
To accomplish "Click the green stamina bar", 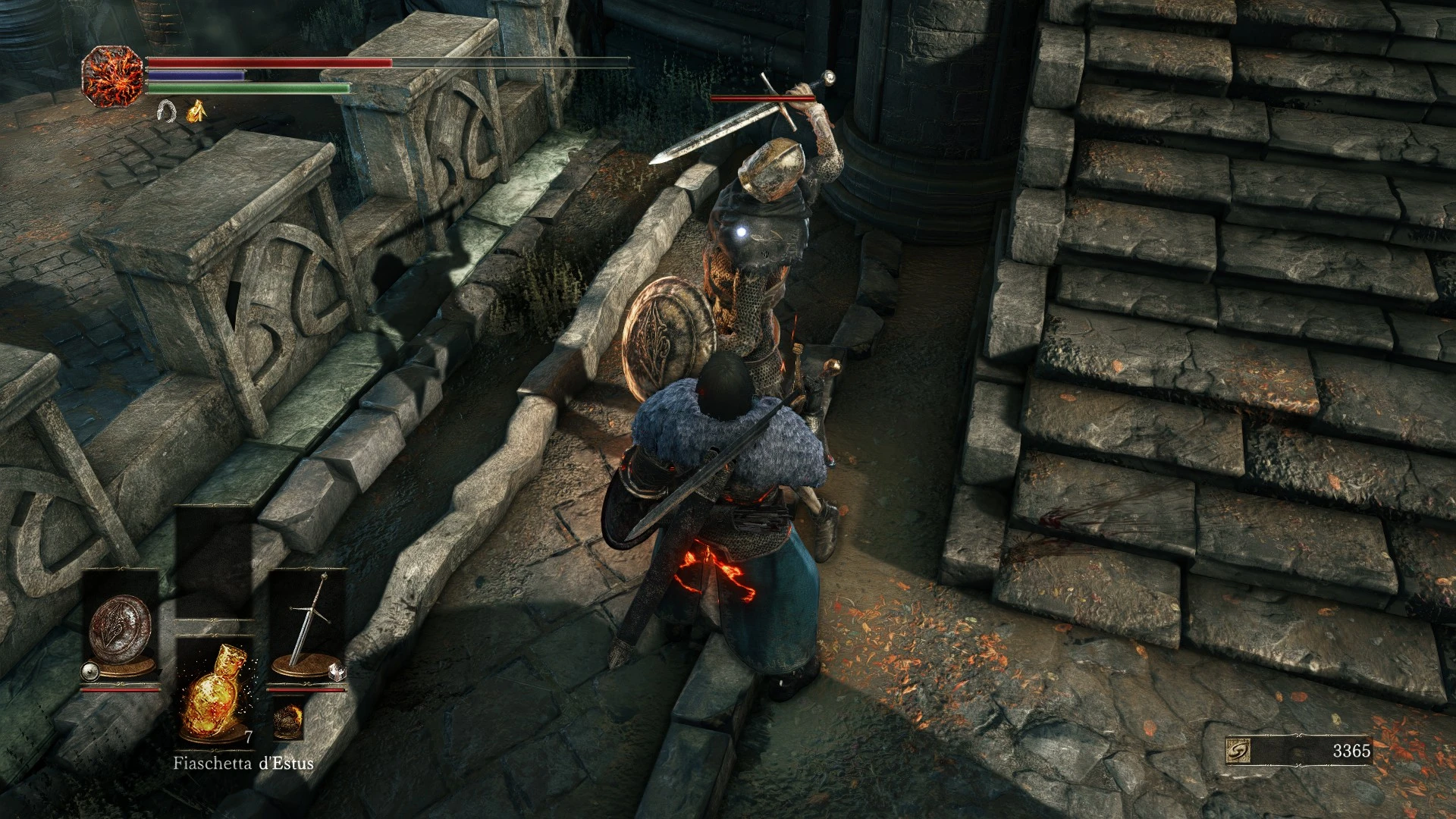I will point(249,87).
